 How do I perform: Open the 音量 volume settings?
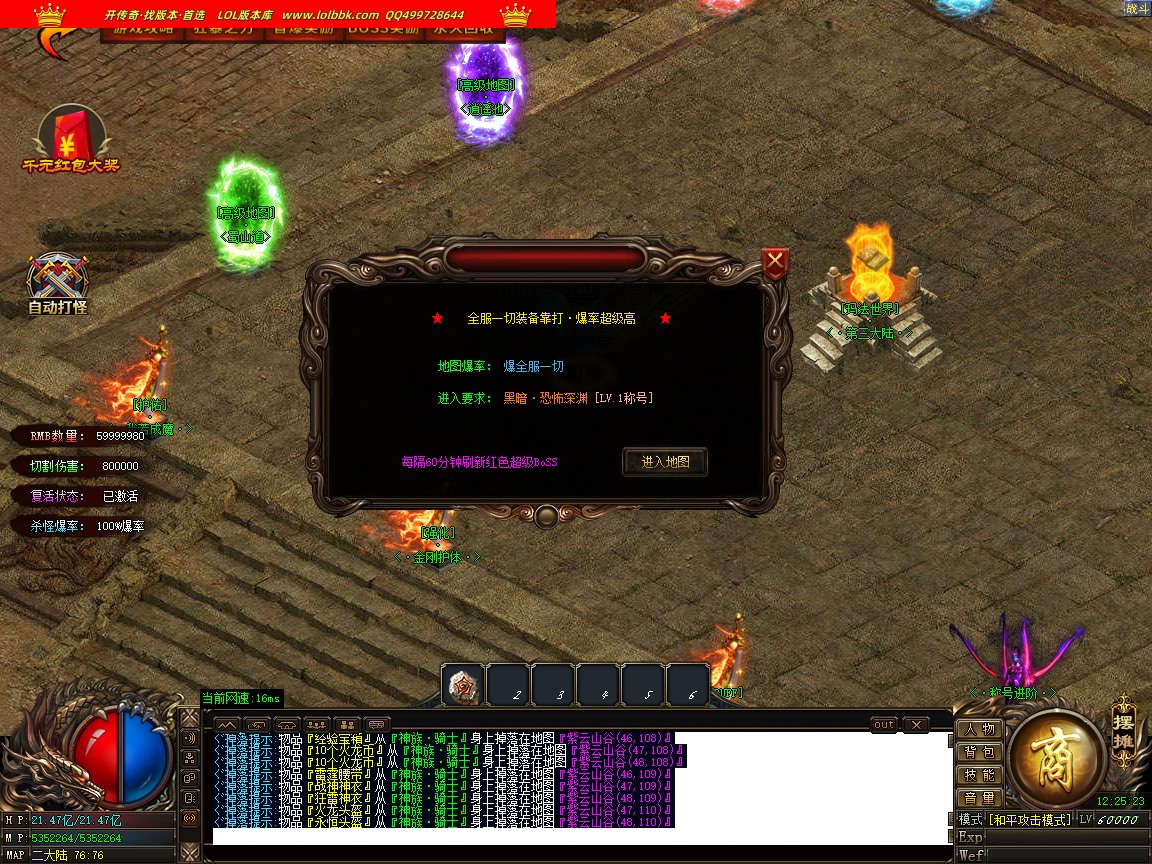pyautogui.click(x=980, y=798)
